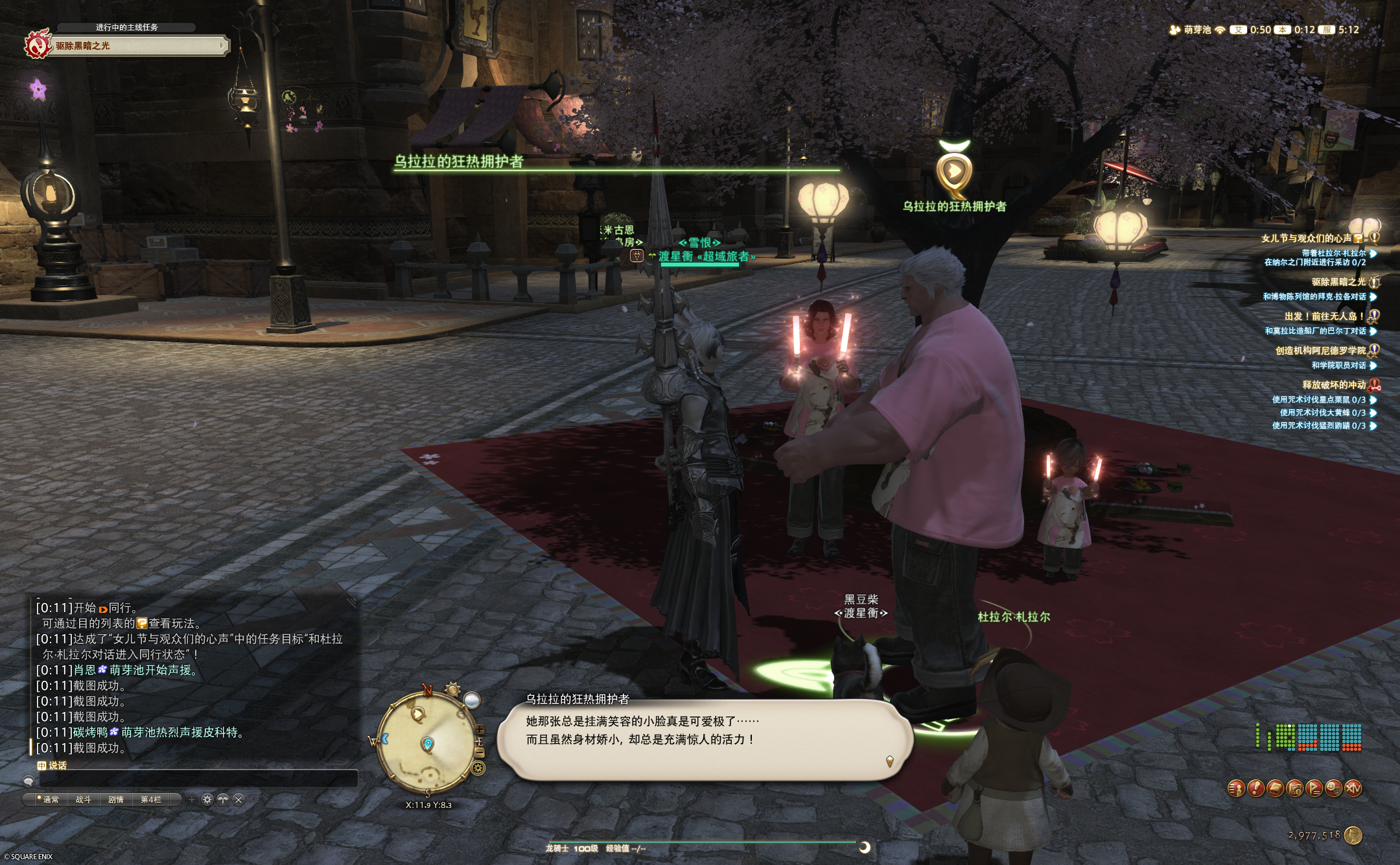Select the 出发！前往无人岛！ quest entry
Screen dimensions: 1400x865
[1324, 316]
